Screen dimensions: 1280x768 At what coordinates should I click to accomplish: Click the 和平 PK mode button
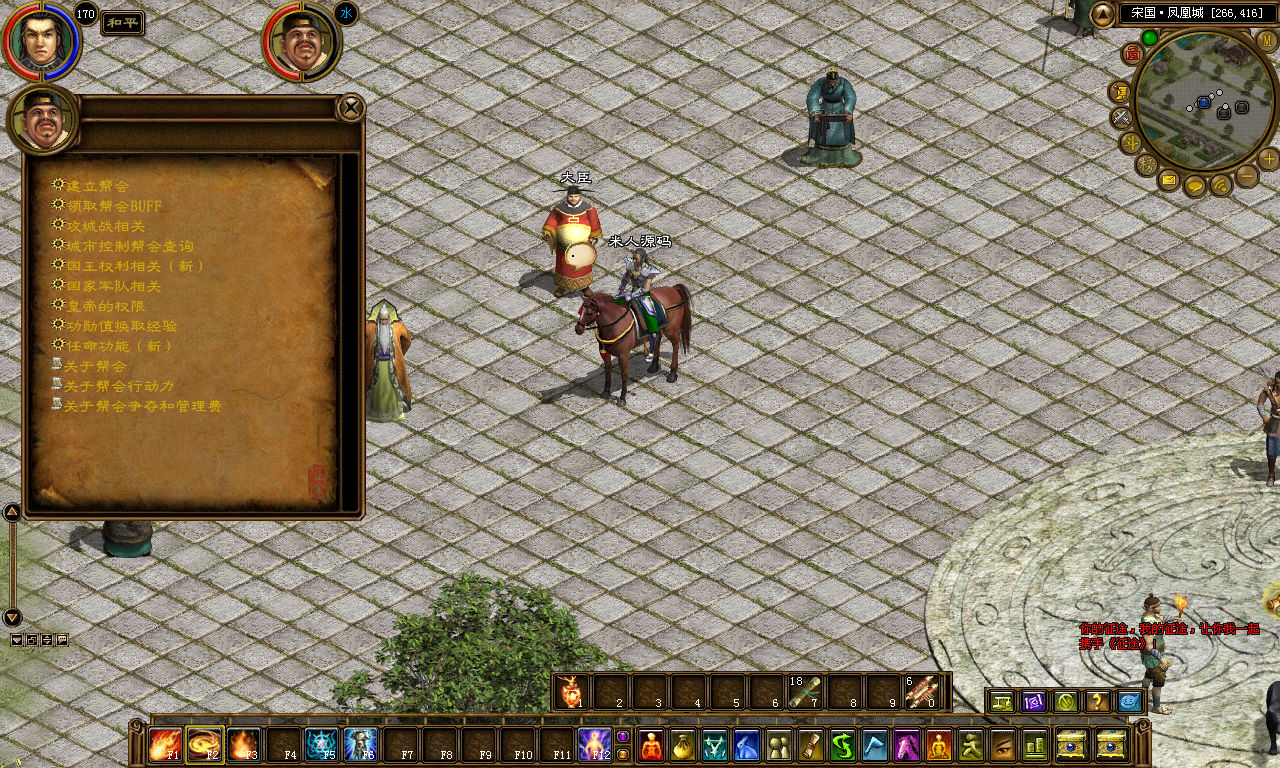pos(122,23)
